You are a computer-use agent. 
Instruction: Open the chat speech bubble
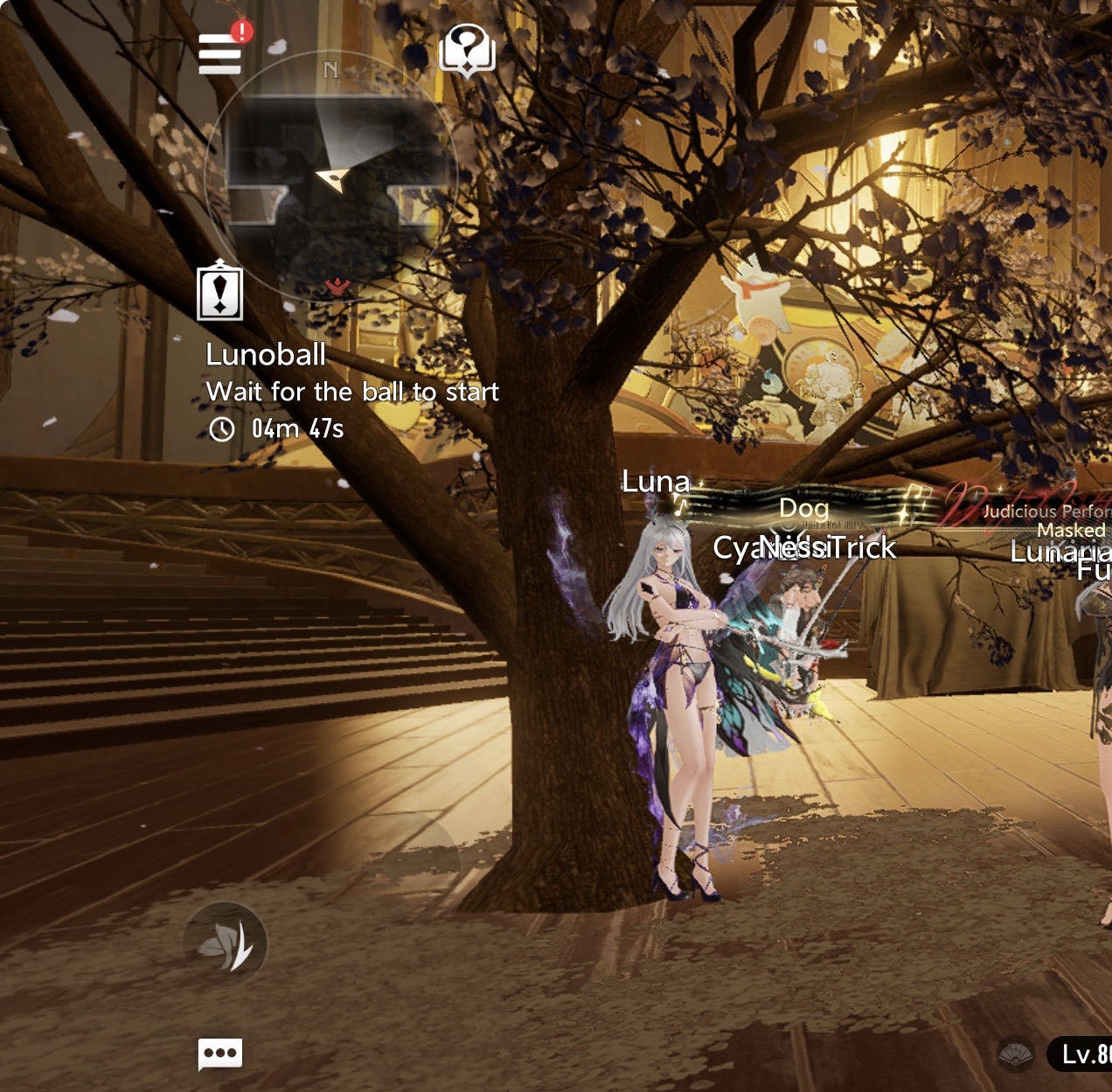[220, 1054]
